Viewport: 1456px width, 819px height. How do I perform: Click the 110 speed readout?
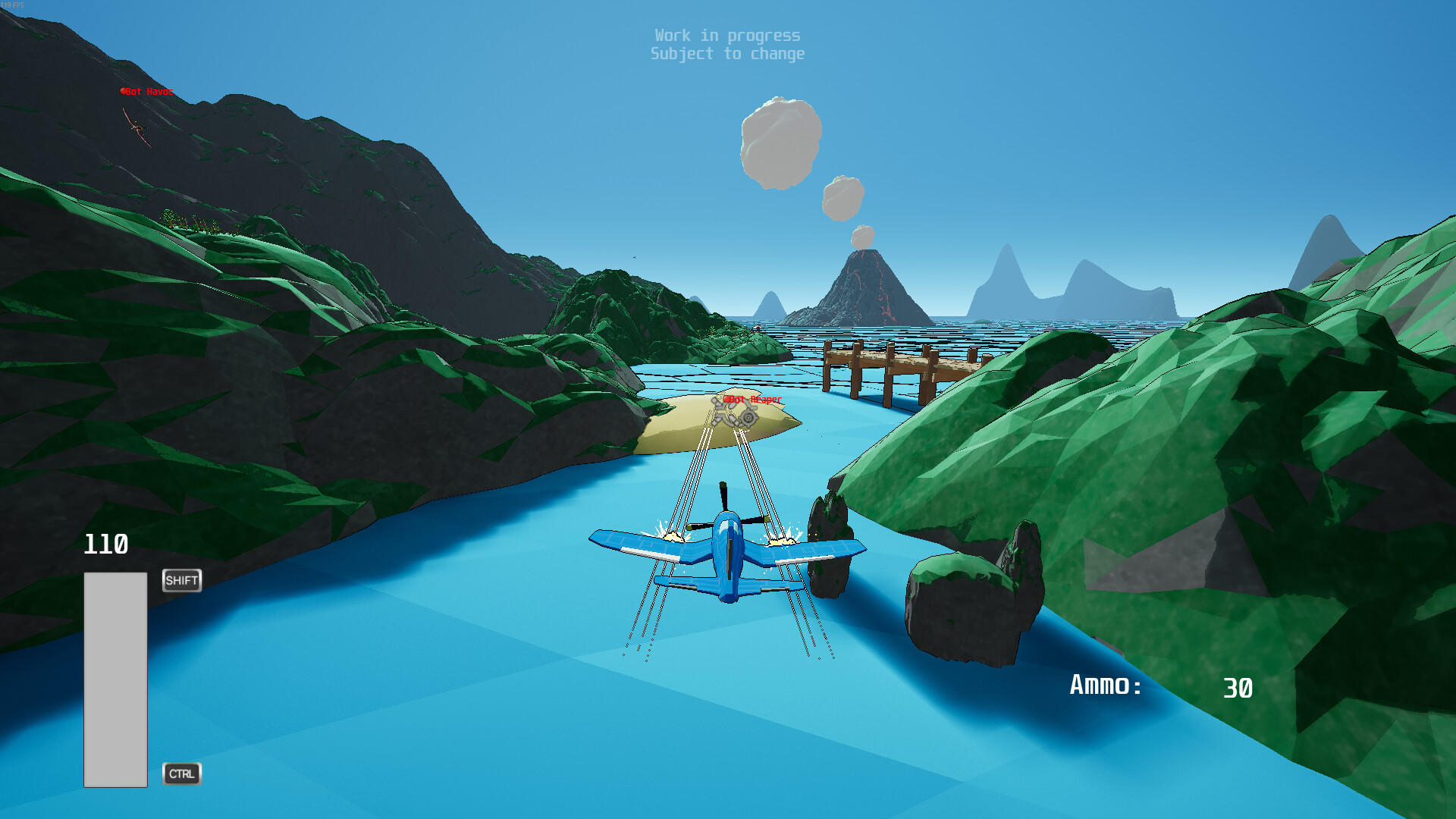tap(106, 544)
